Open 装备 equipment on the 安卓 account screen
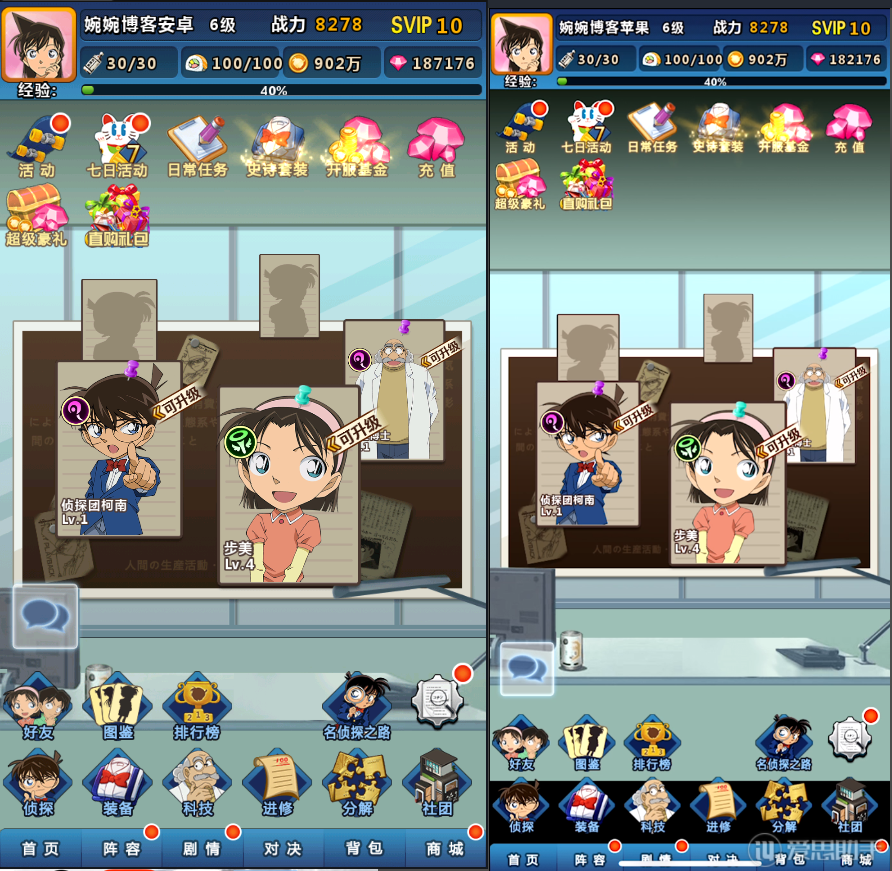892x871 pixels. [x=117, y=783]
